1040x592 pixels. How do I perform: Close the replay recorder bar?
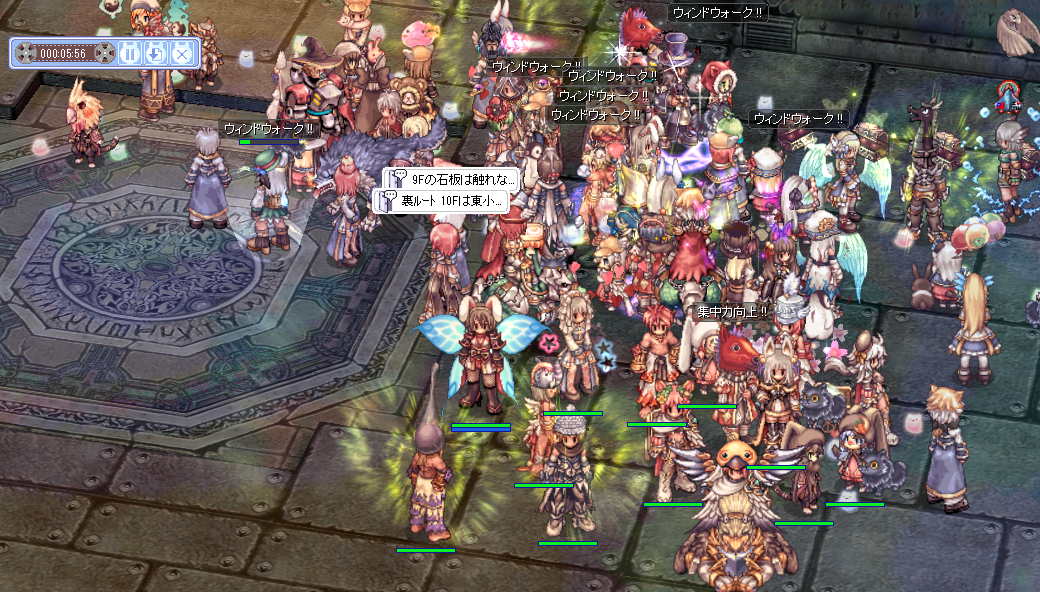click(x=181, y=53)
